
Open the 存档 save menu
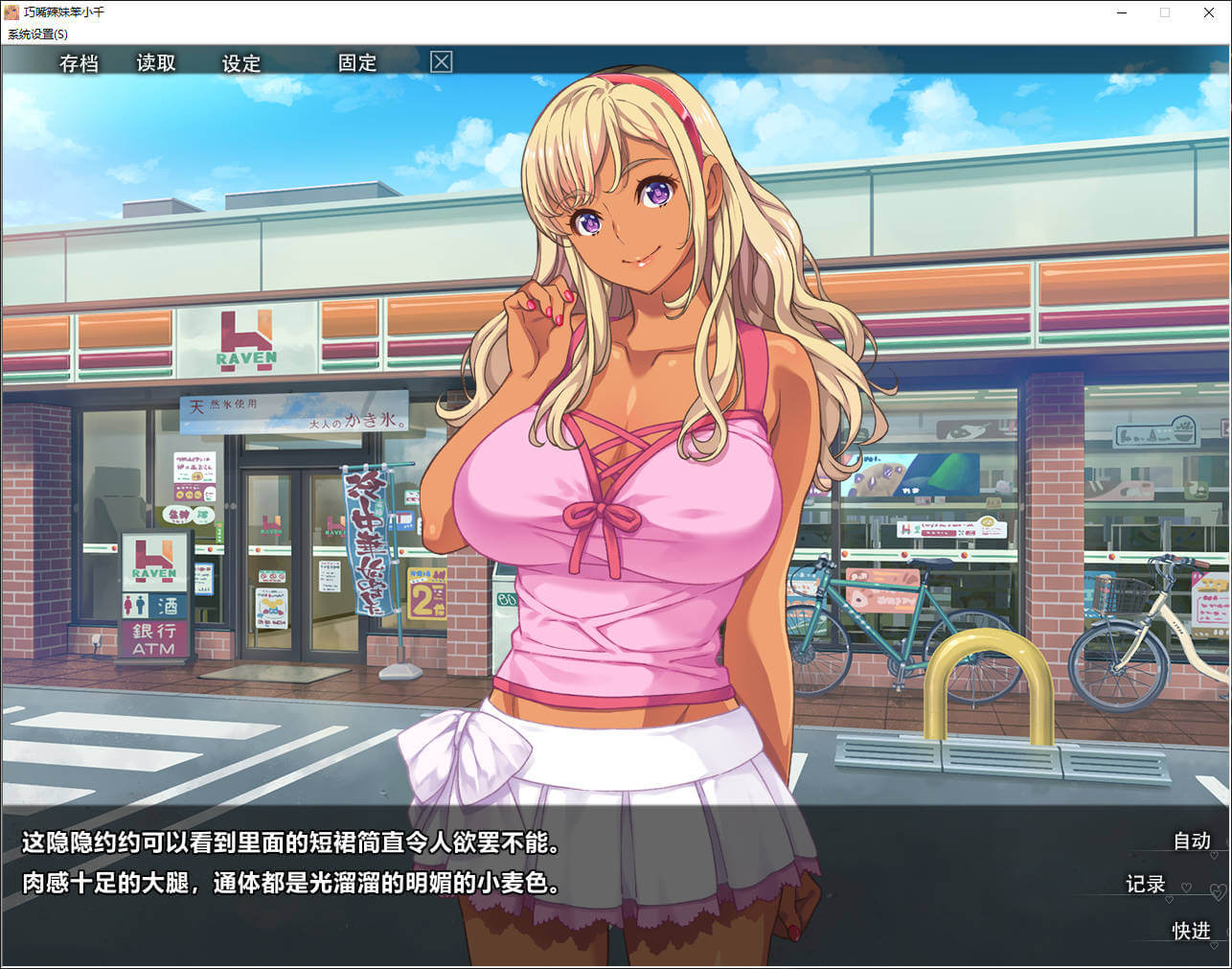(79, 63)
